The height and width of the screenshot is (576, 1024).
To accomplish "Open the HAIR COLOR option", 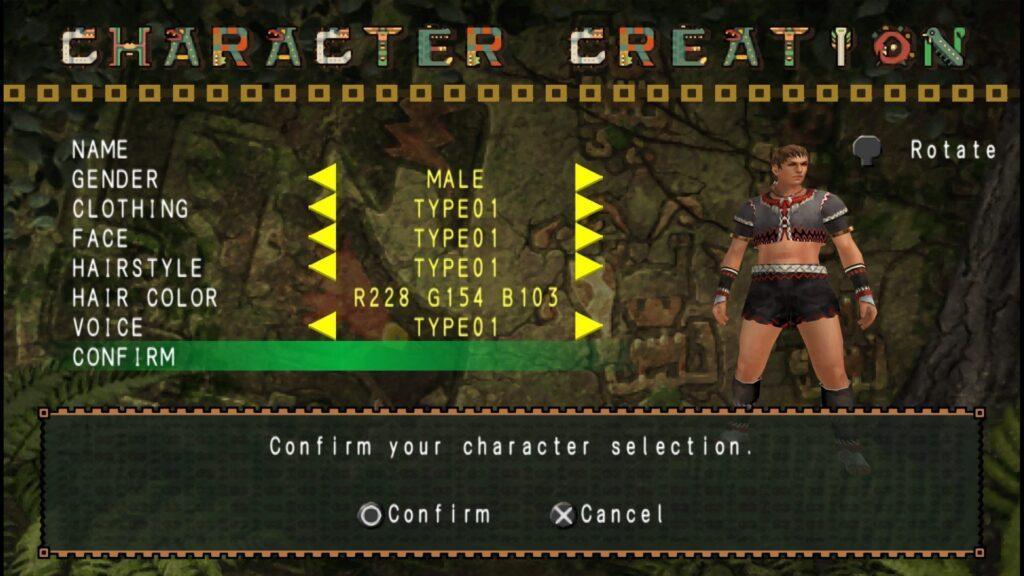I will tap(144, 298).
